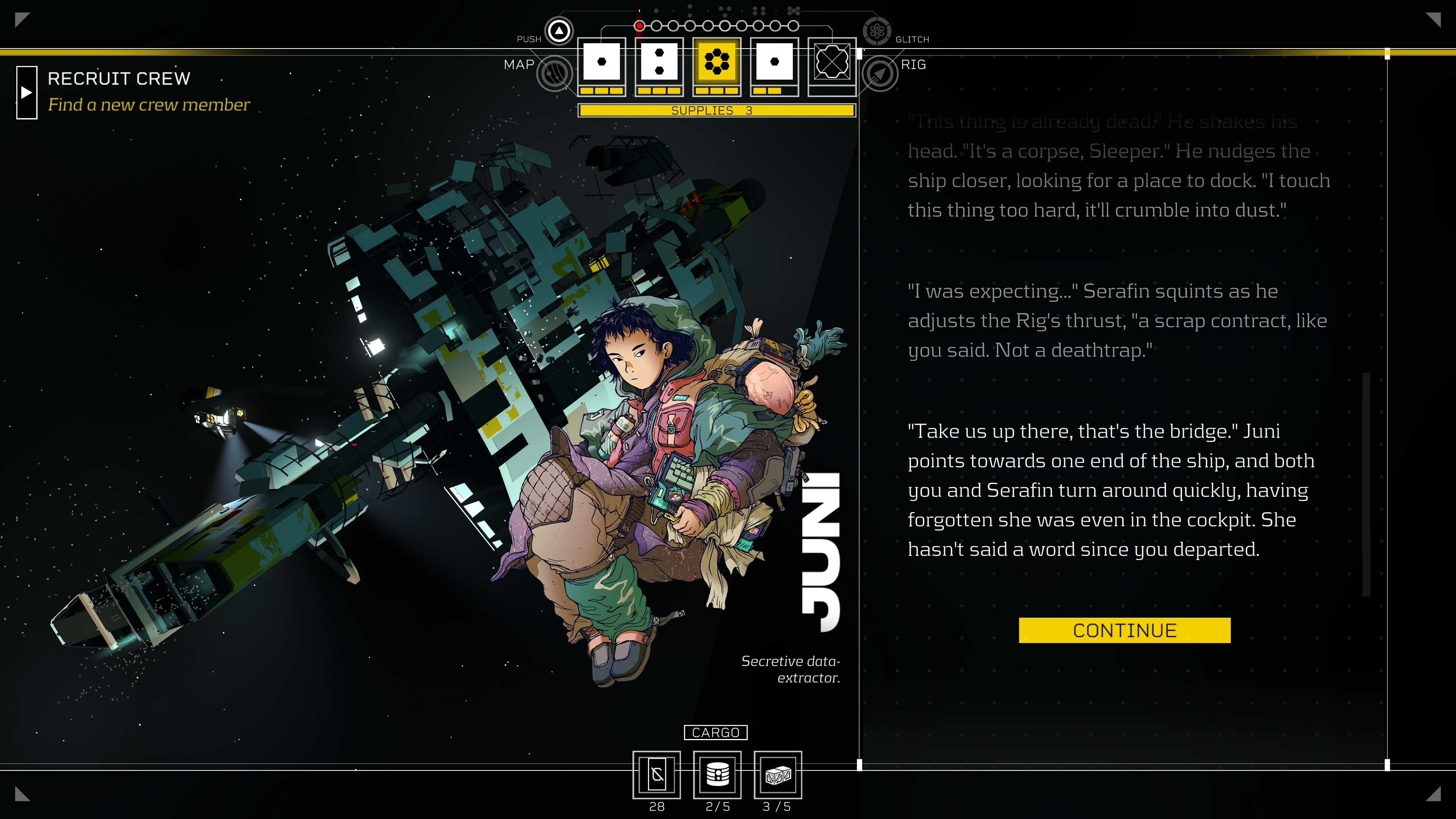Click the yellow CONTINUE button
The width and height of the screenshot is (1456, 819).
click(x=1124, y=630)
